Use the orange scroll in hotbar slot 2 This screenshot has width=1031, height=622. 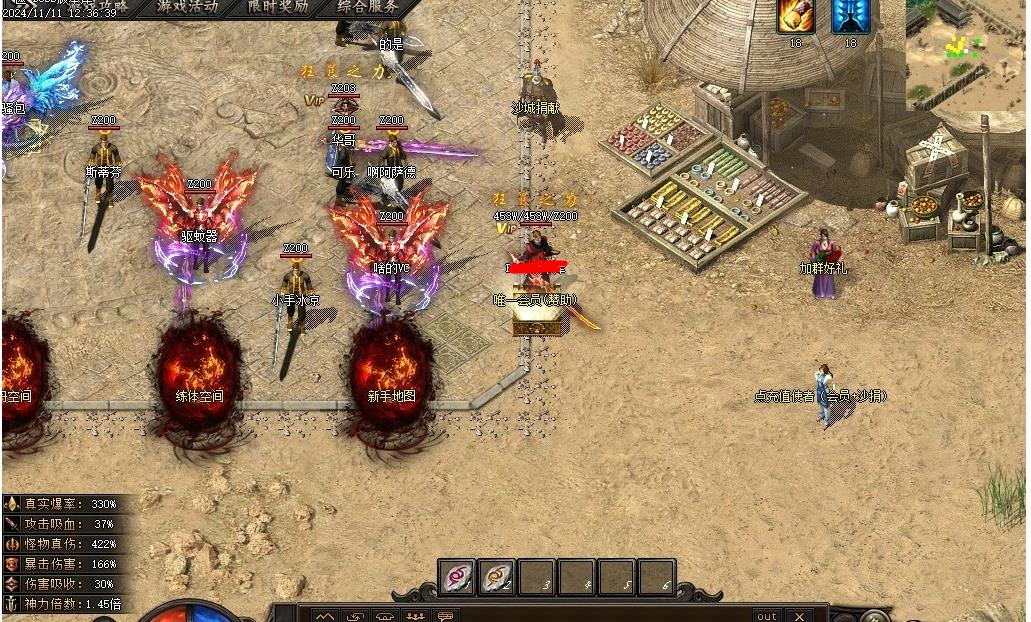[x=497, y=577]
